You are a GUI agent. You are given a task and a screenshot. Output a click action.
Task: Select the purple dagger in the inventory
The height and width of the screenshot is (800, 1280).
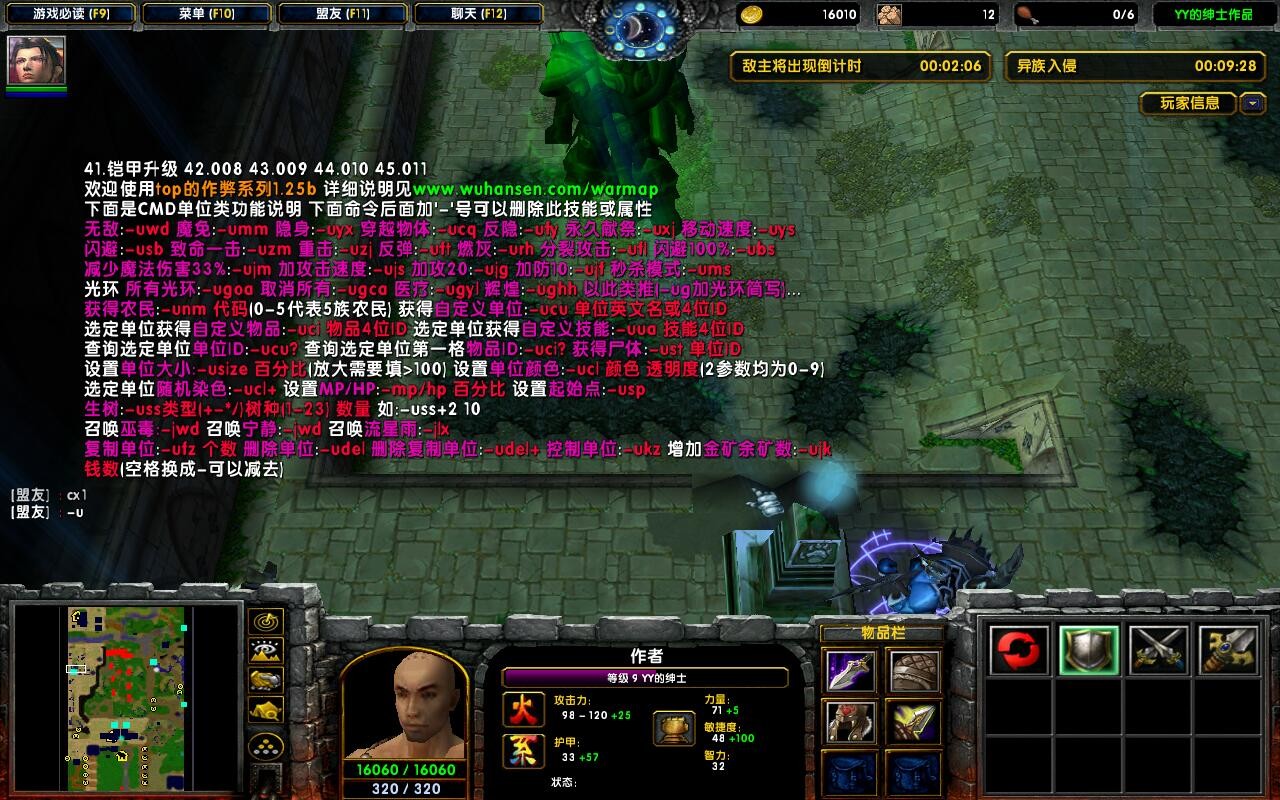(x=851, y=671)
